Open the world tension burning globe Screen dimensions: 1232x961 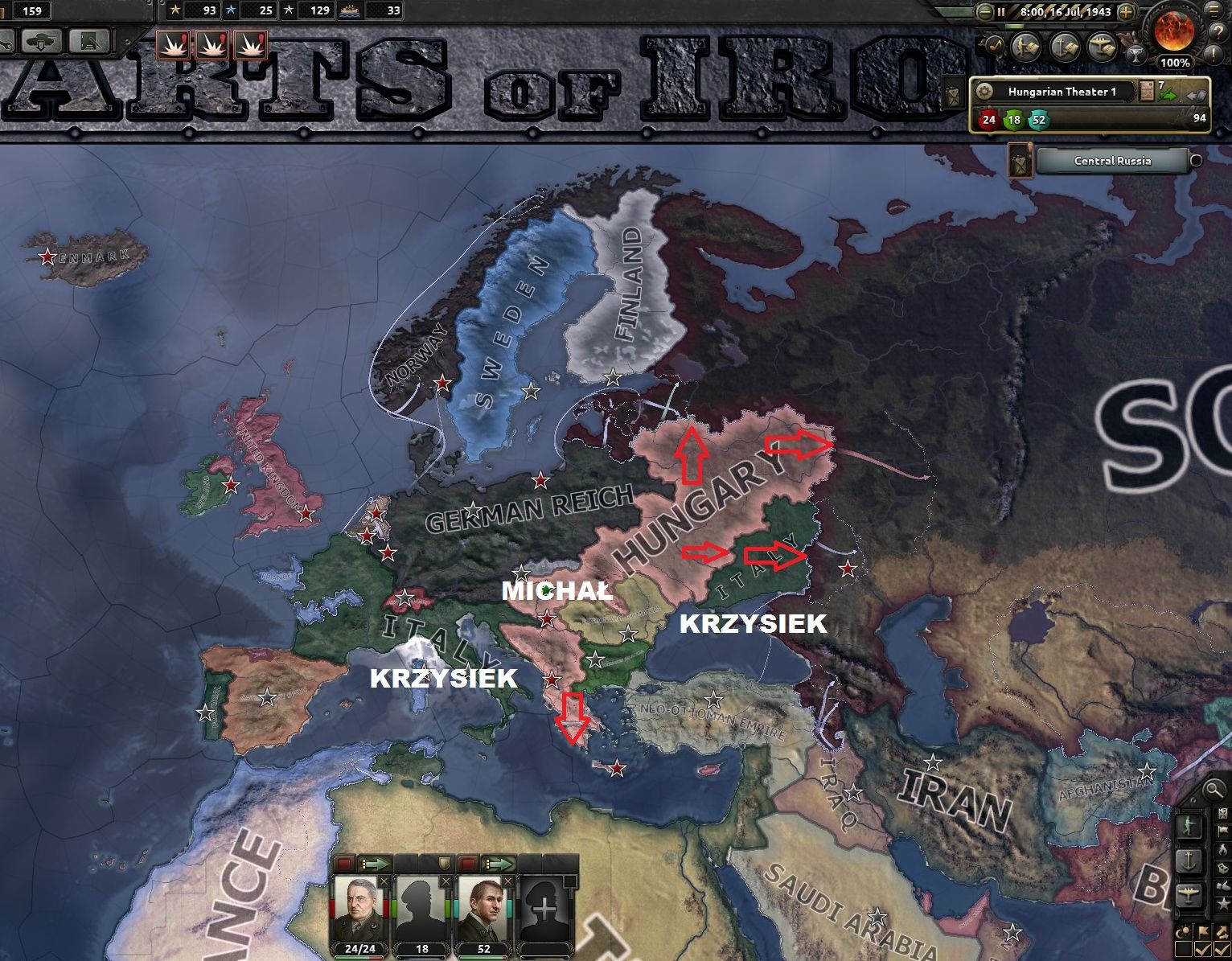coord(1174,31)
